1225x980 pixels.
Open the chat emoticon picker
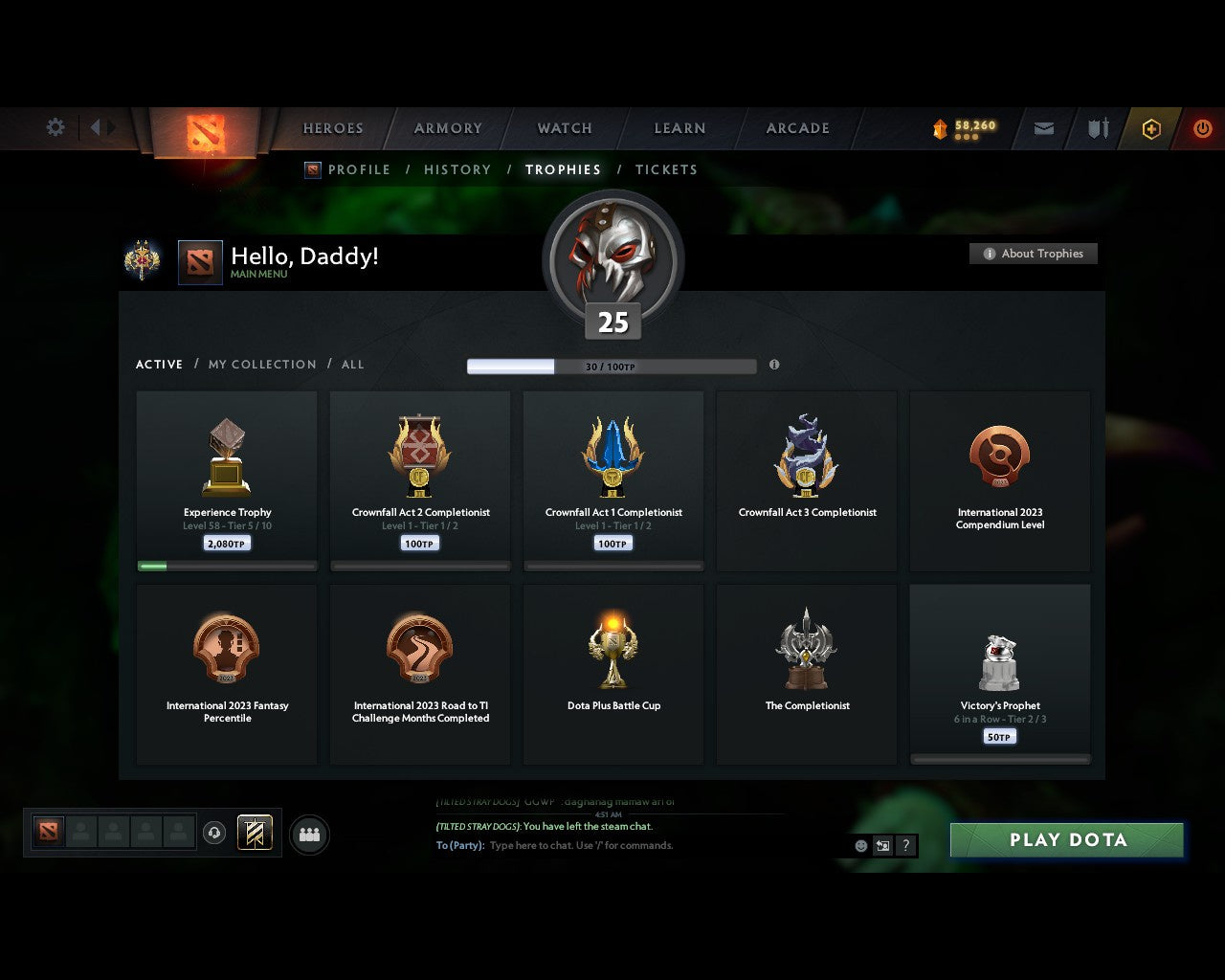(x=858, y=845)
